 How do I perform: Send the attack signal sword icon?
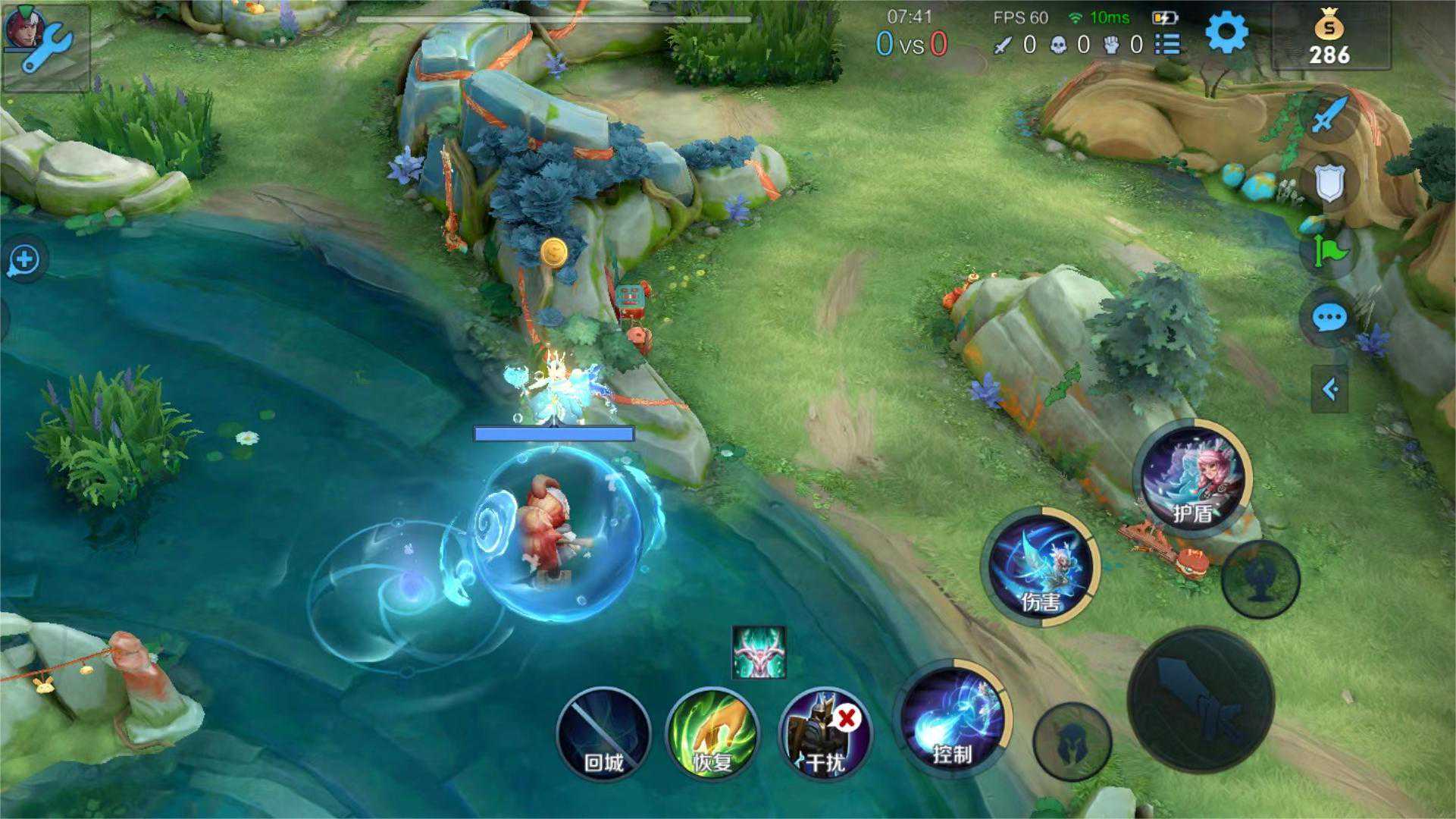1329,115
